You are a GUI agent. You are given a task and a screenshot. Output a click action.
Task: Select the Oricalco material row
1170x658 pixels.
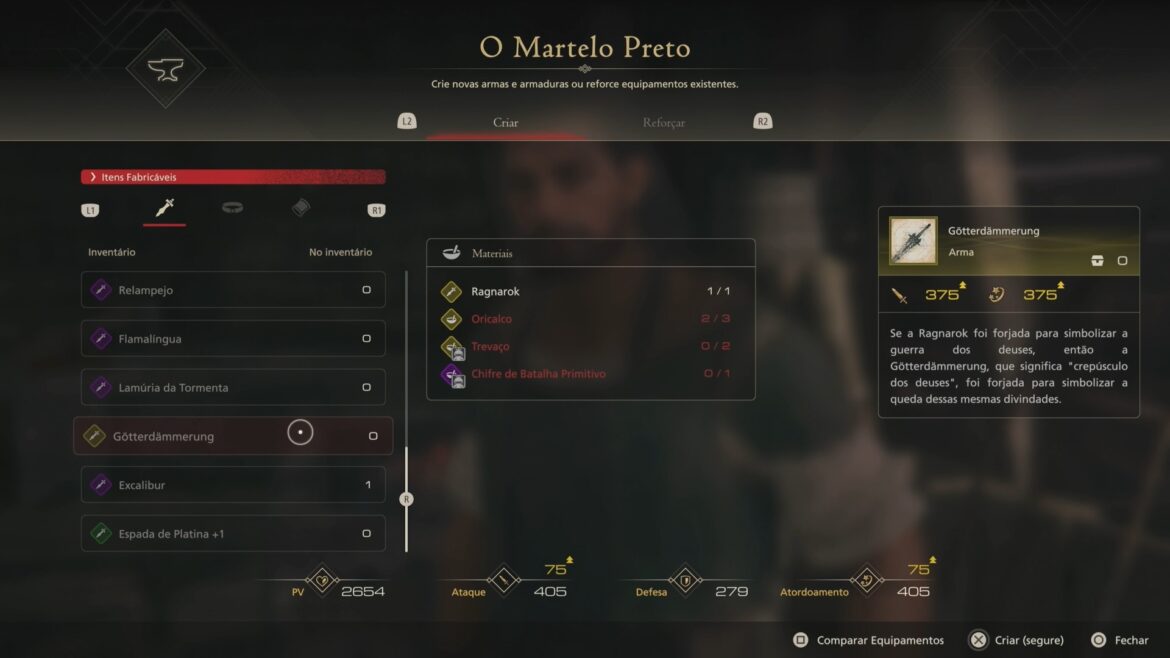point(590,319)
